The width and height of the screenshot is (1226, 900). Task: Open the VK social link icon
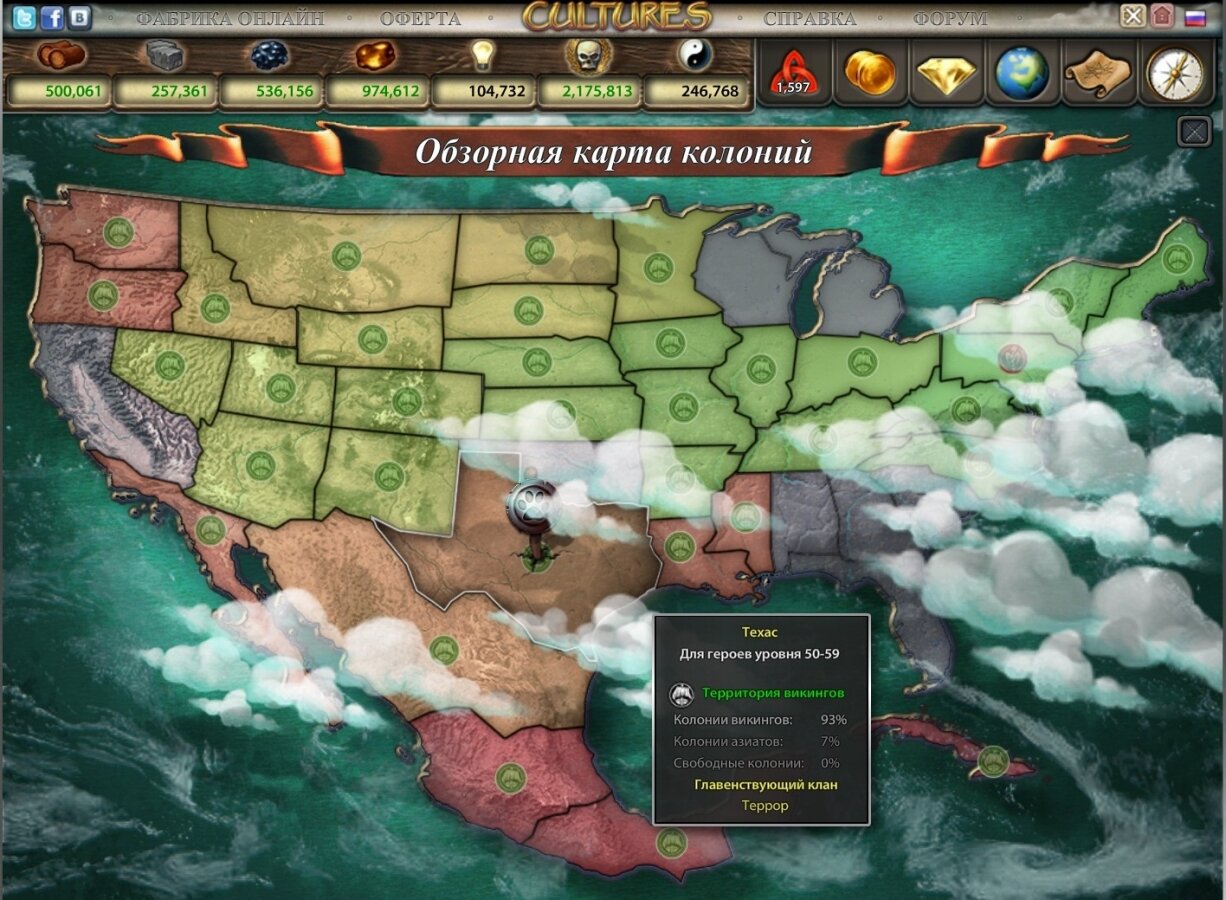point(78,17)
